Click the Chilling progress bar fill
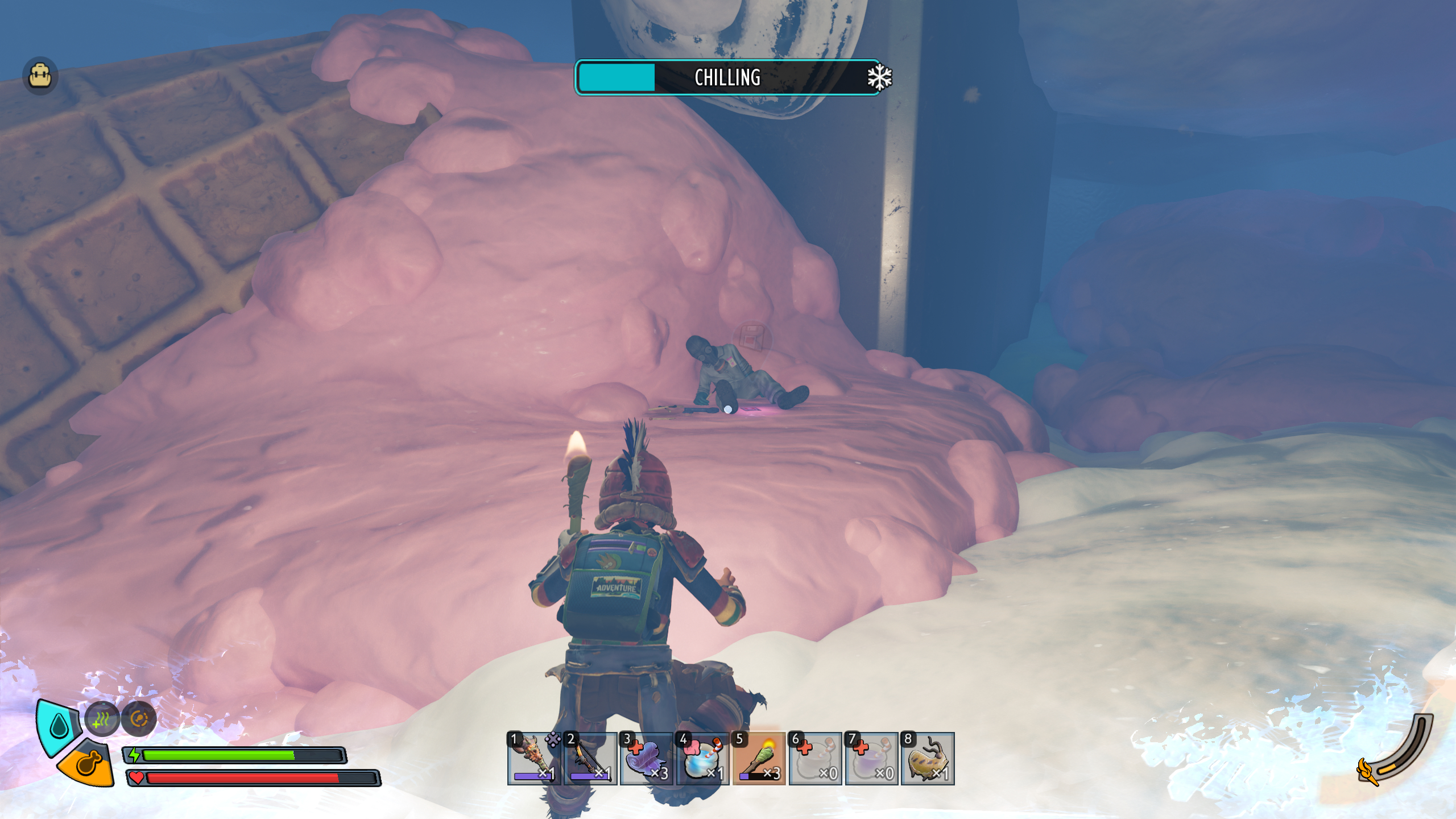1456x819 pixels. [617, 78]
